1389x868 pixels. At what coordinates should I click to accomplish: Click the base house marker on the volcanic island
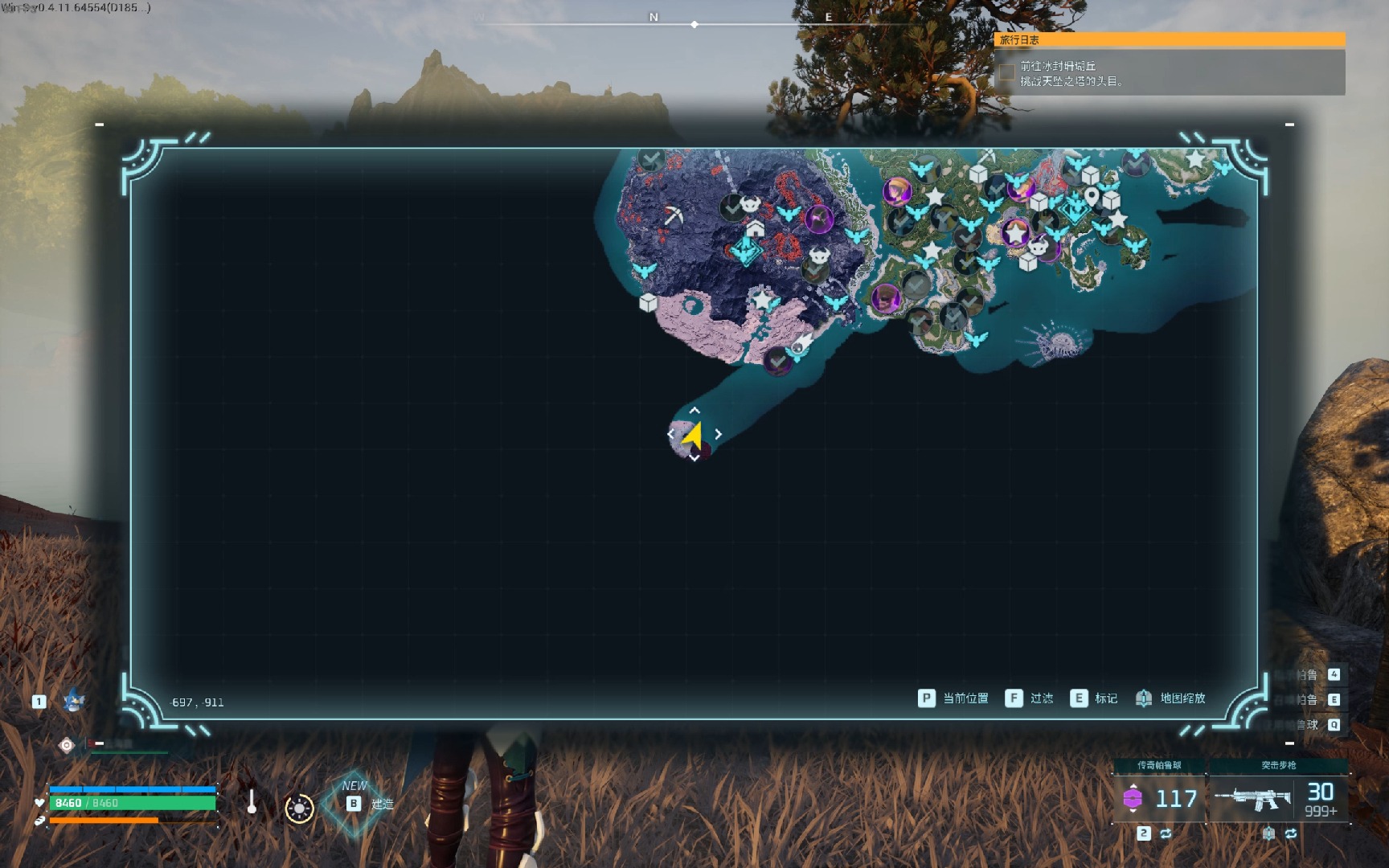pyautogui.click(x=755, y=229)
